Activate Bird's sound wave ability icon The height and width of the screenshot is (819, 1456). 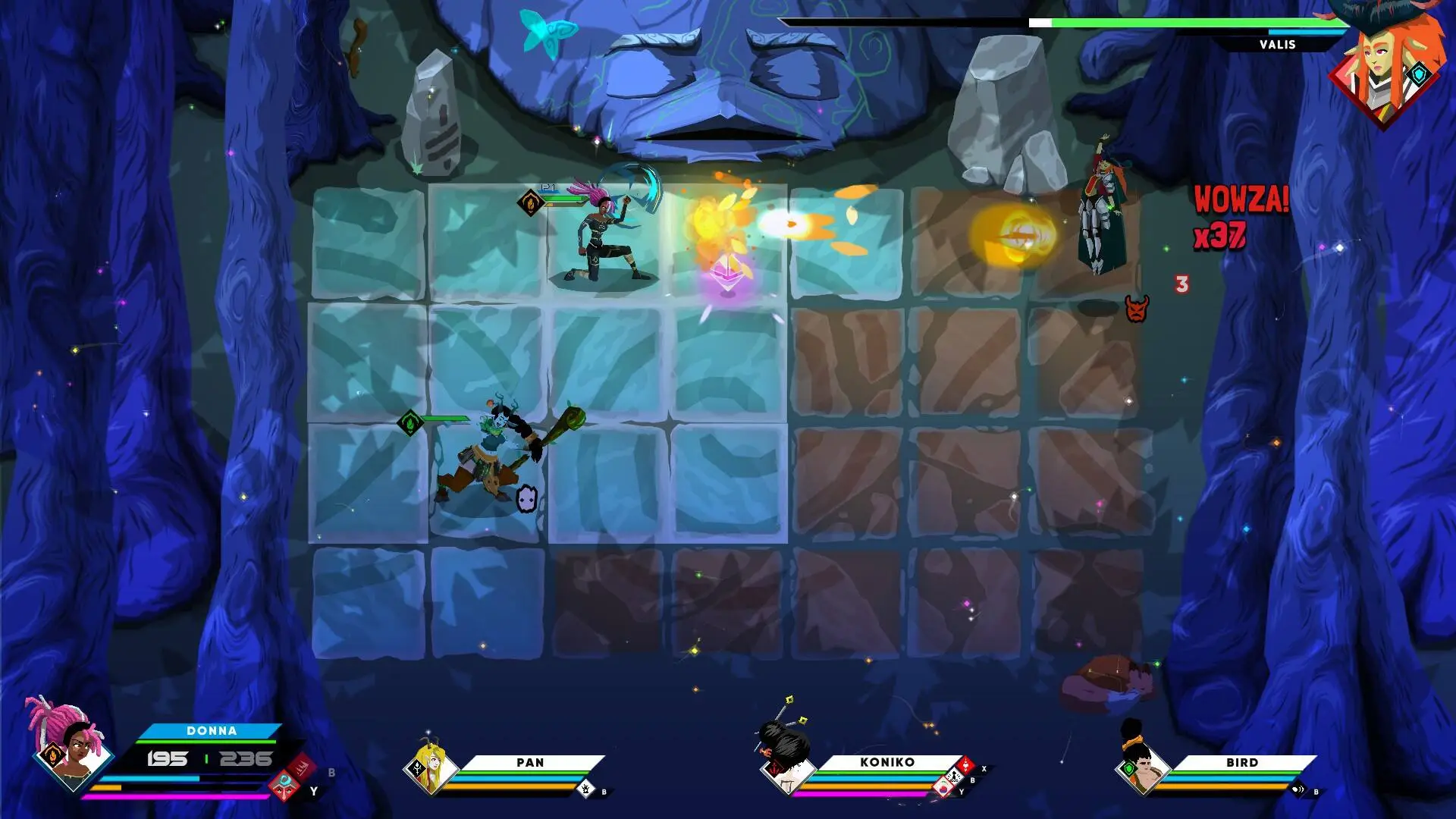pos(1298,789)
